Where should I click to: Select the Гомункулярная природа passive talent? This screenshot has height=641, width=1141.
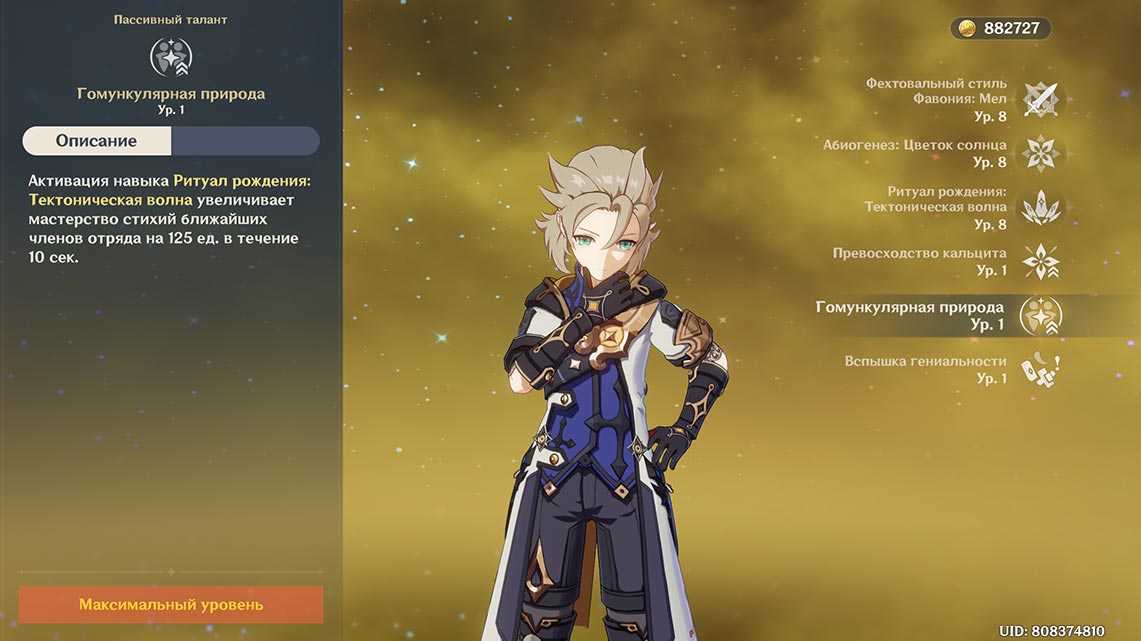point(1039,316)
